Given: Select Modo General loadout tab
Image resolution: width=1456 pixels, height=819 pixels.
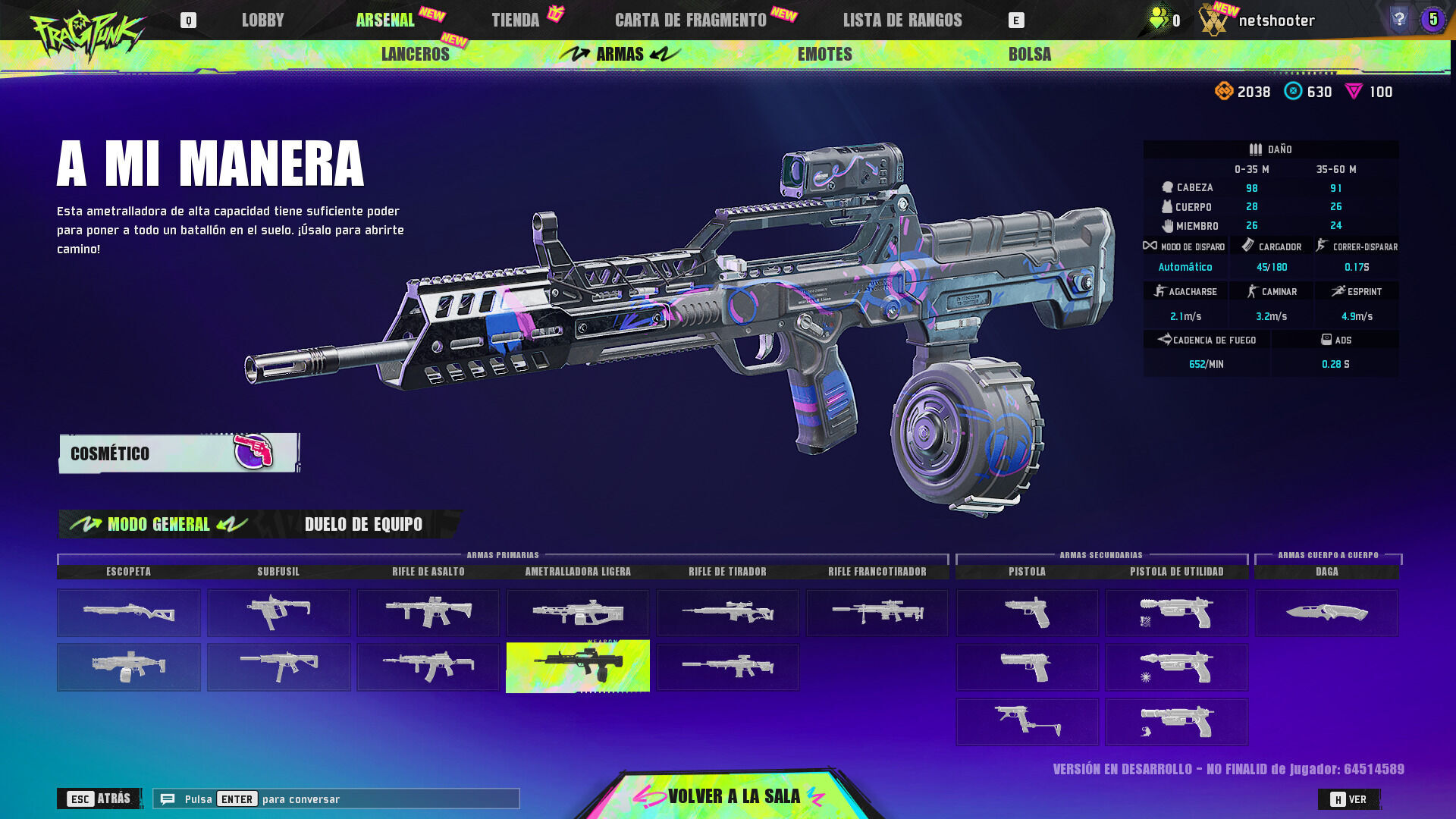Looking at the screenshot, I should (x=158, y=524).
